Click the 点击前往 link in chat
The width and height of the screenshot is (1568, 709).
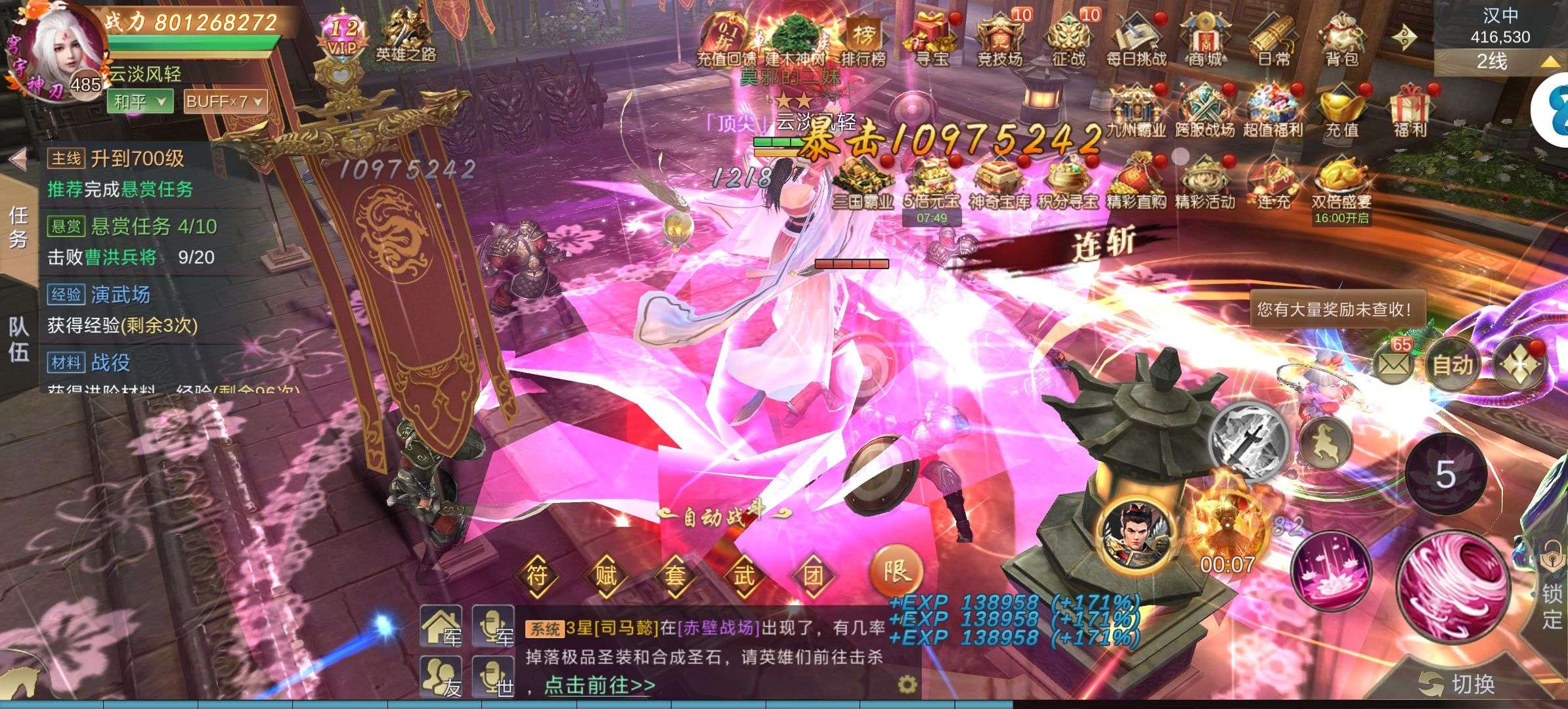599,685
